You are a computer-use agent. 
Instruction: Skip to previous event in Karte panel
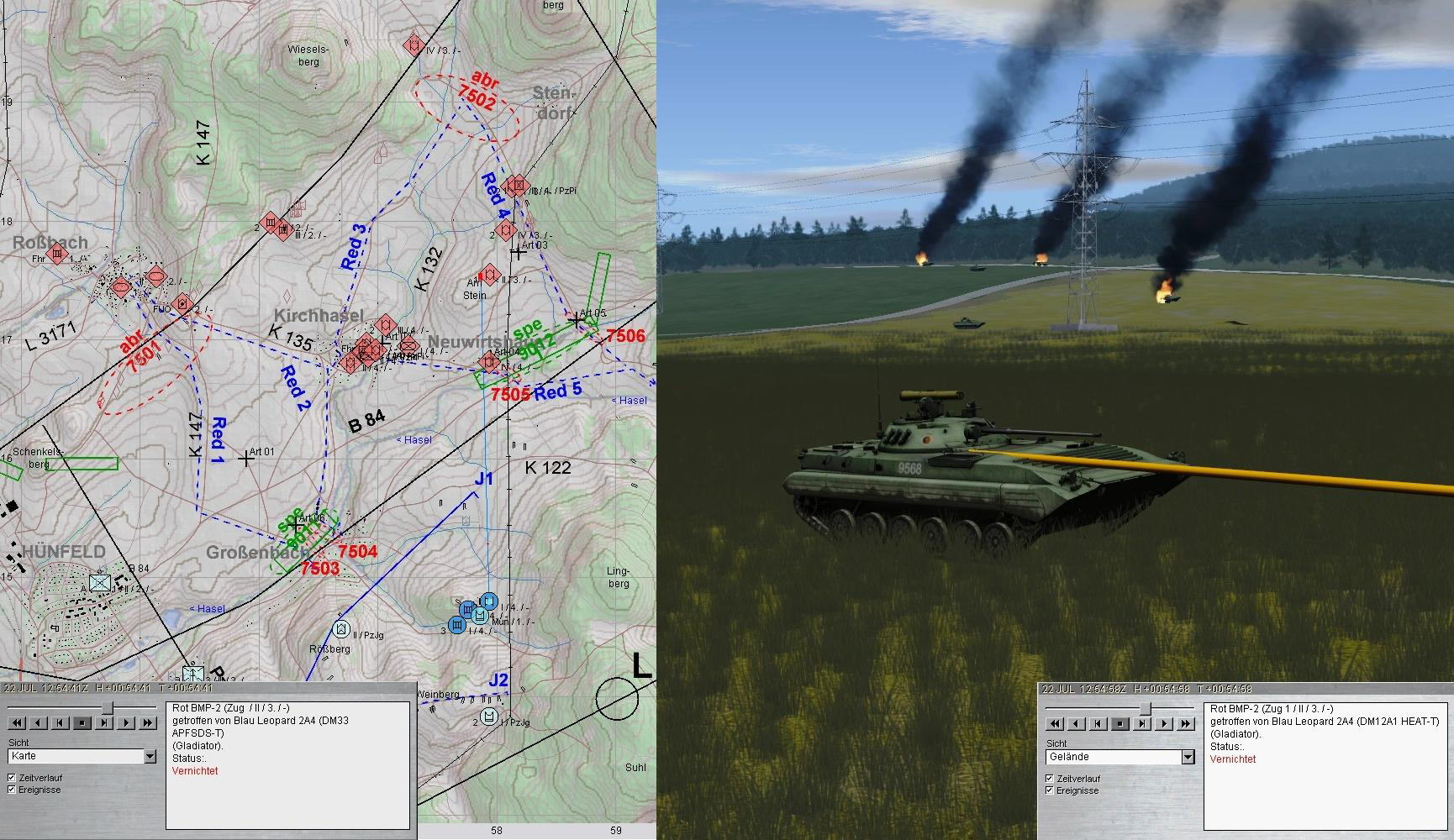[x=61, y=722]
